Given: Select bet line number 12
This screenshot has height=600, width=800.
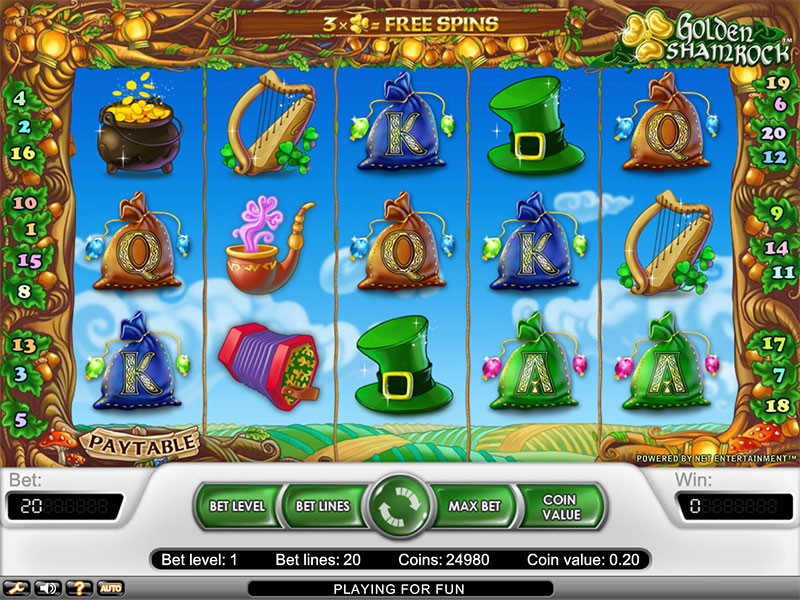Looking at the screenshot, I should 775,157.
